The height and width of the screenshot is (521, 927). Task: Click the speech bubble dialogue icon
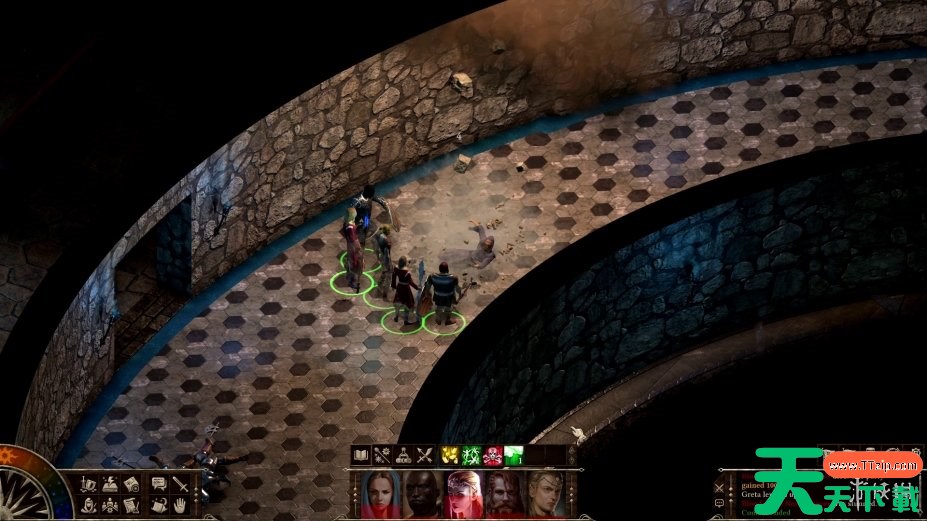click(x=158, y=484)
